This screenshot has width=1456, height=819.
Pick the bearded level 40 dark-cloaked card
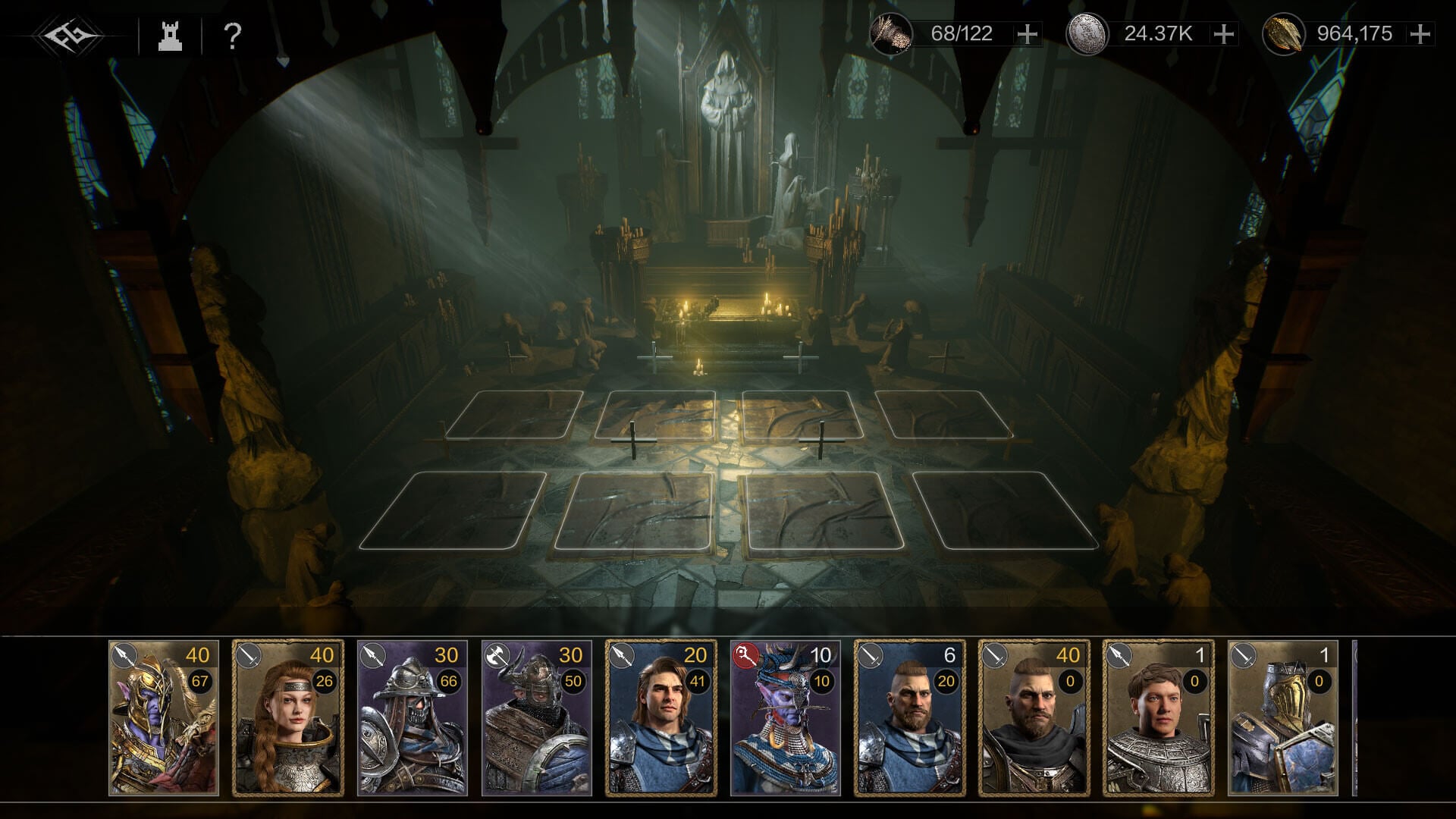click(x=1034, y=717)
